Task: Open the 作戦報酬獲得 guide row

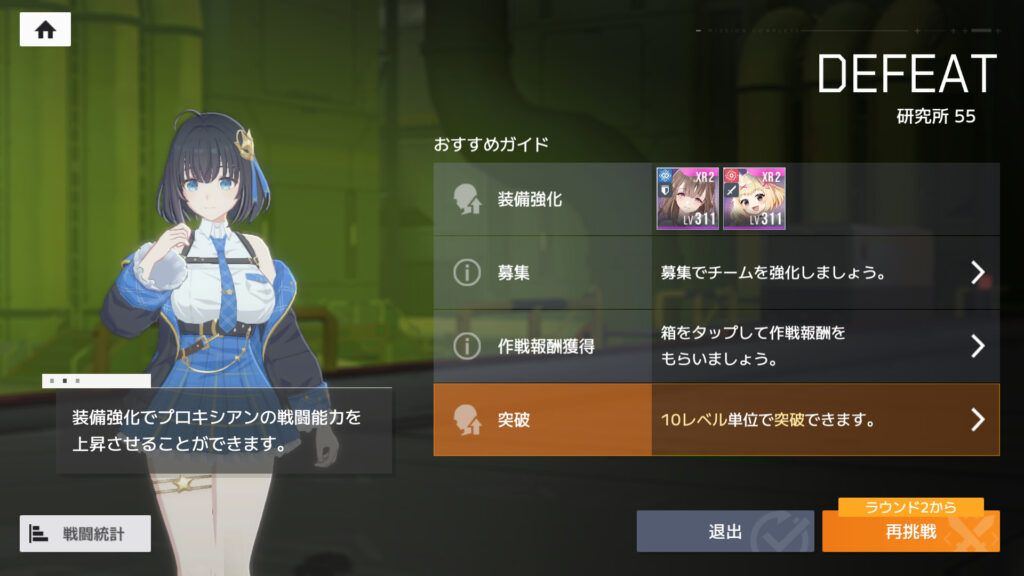Action: (x=716, y=346)
